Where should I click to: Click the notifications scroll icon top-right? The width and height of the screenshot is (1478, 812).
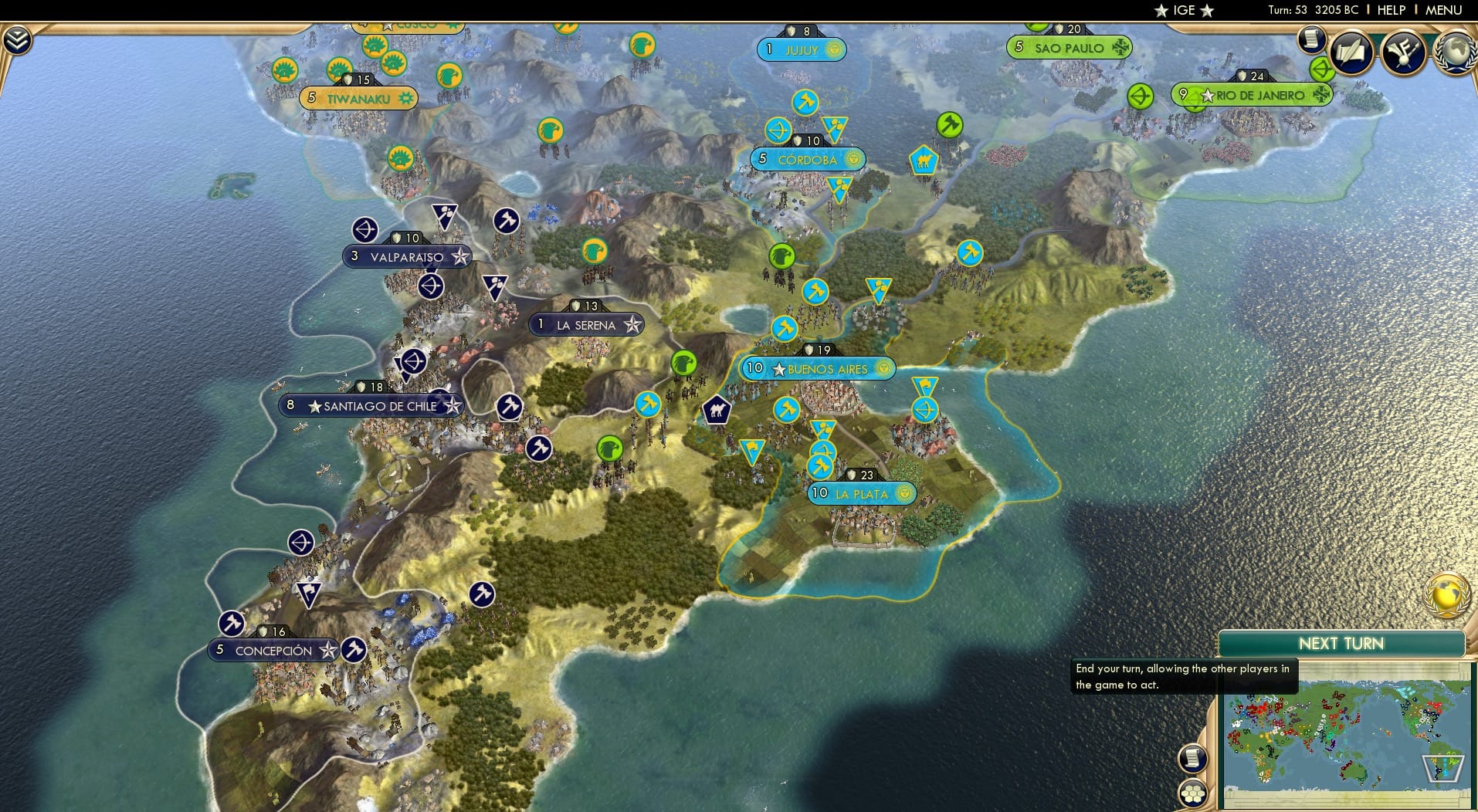click(x=1310, y=39)
